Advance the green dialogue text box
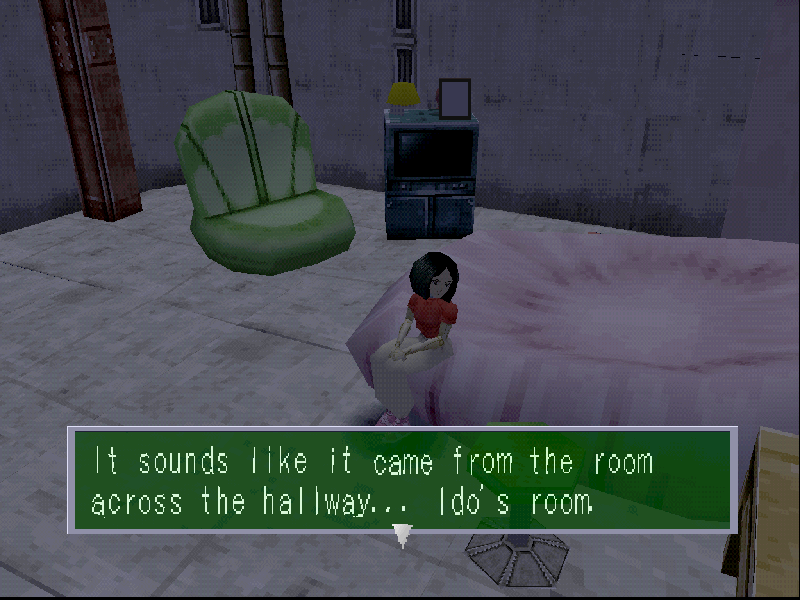 click(402, 479)
